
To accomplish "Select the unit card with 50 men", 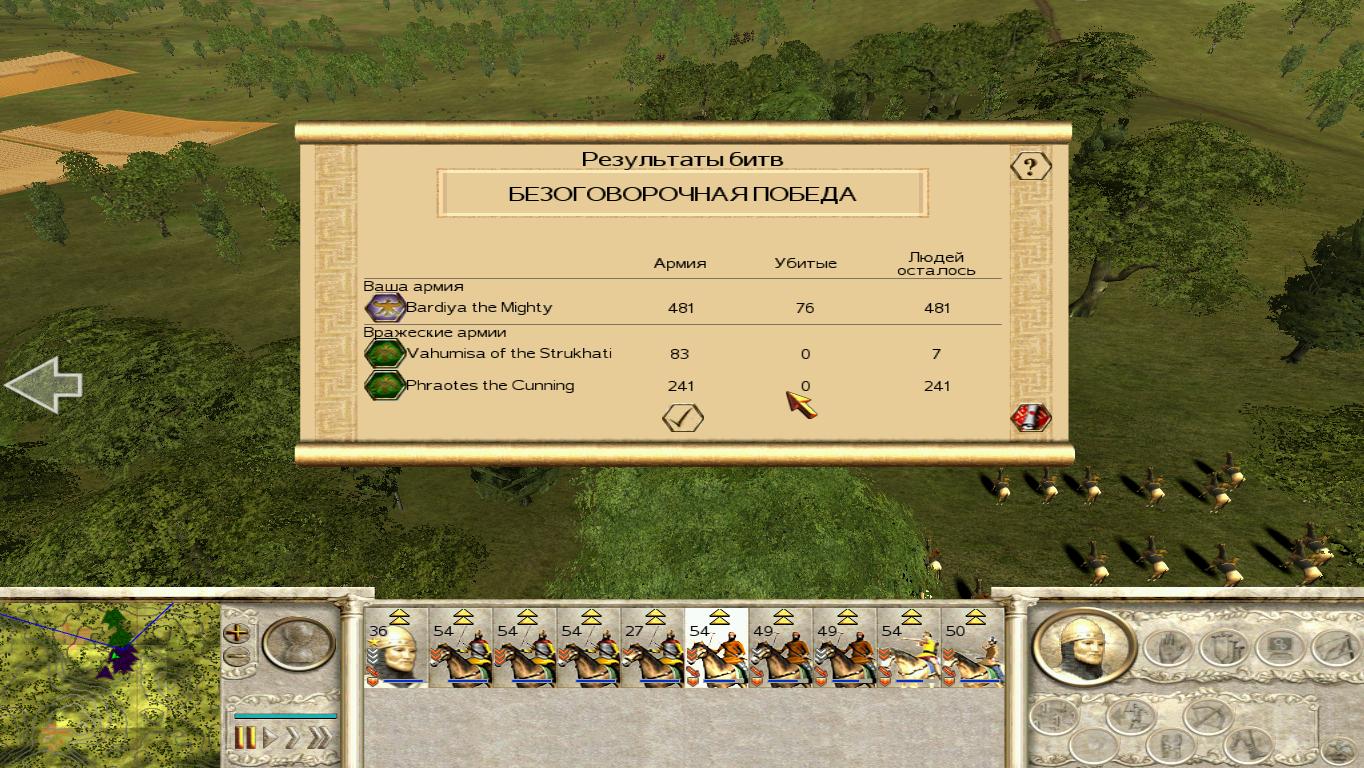I will click(x=972, y=650).
